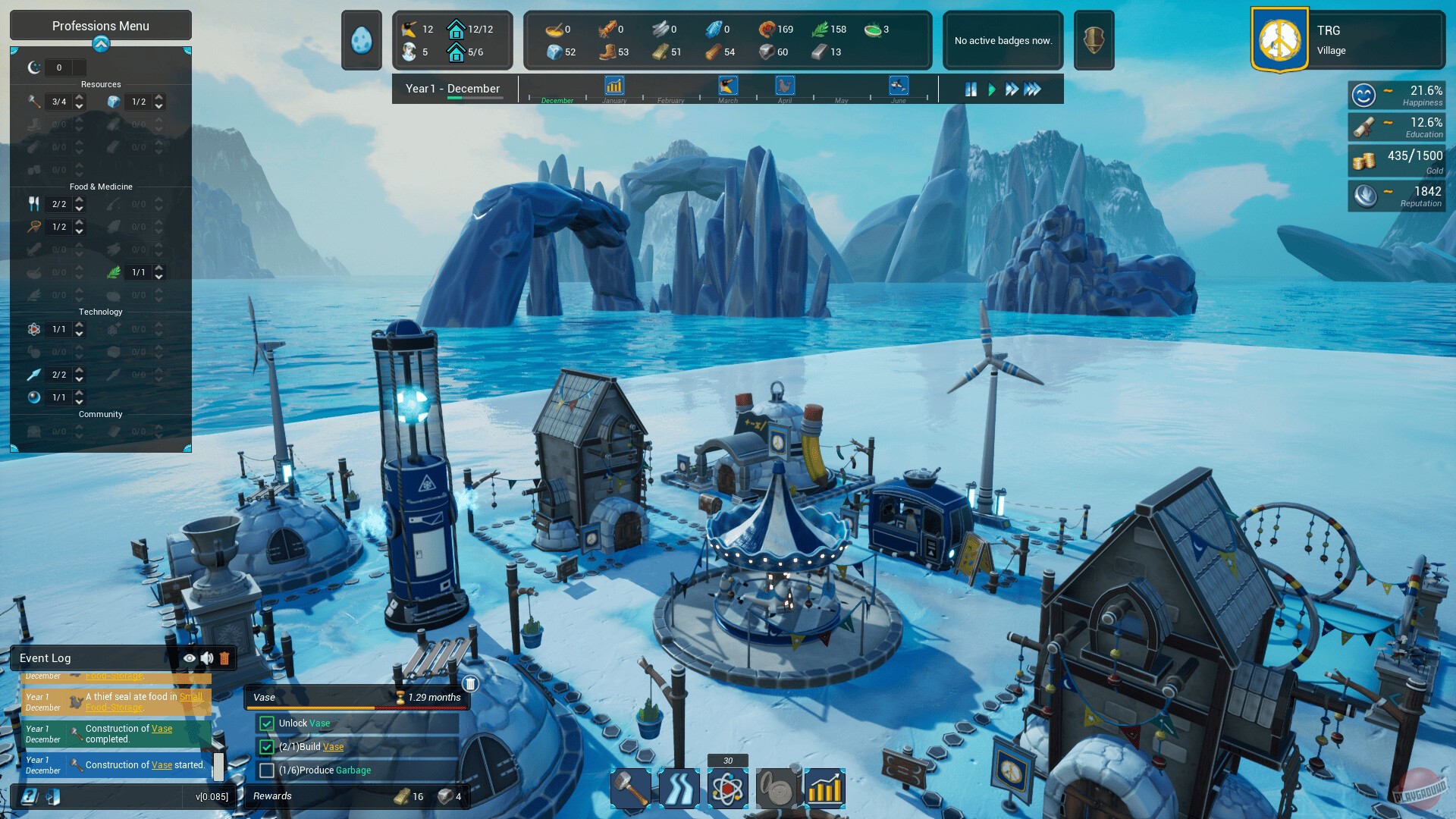Image resolution: width=1456 pixels, height=819 pixels.
Task: Uncheck the Unlock Vase task
Action: tap(267, 723)
